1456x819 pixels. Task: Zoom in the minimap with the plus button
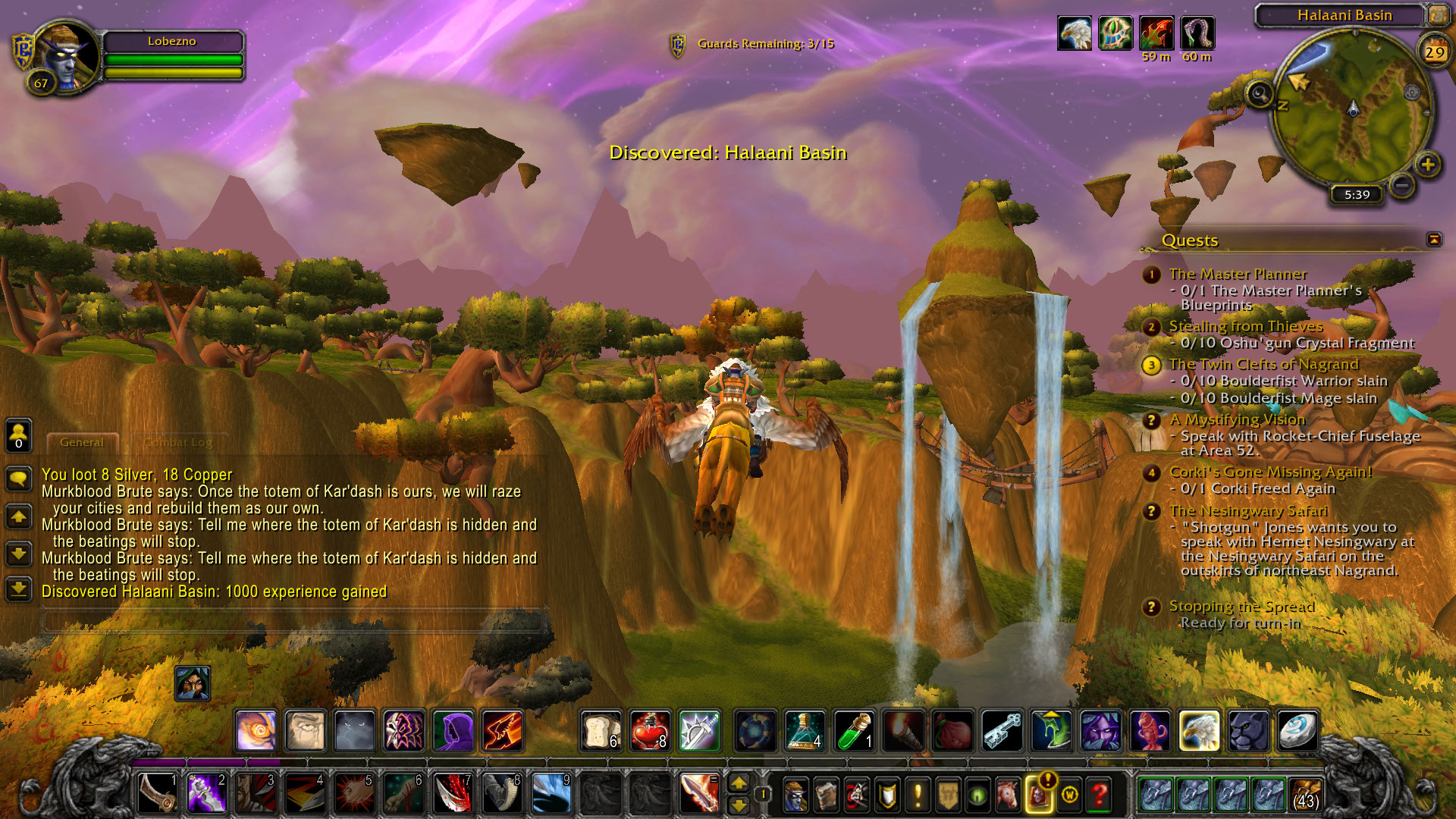tap(1428, 165)
